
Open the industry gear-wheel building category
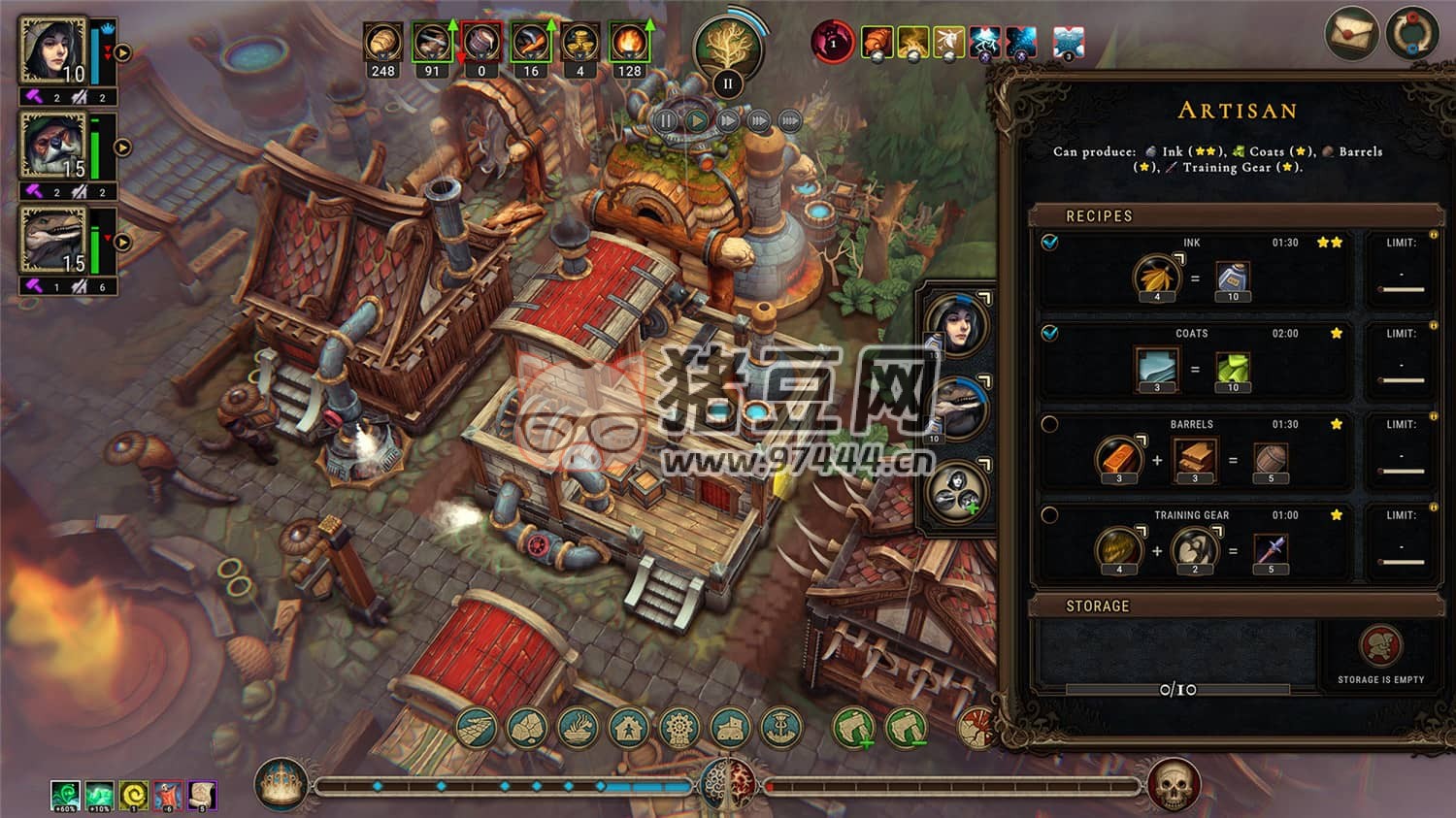pyautogui.click(x=678, y=728)
